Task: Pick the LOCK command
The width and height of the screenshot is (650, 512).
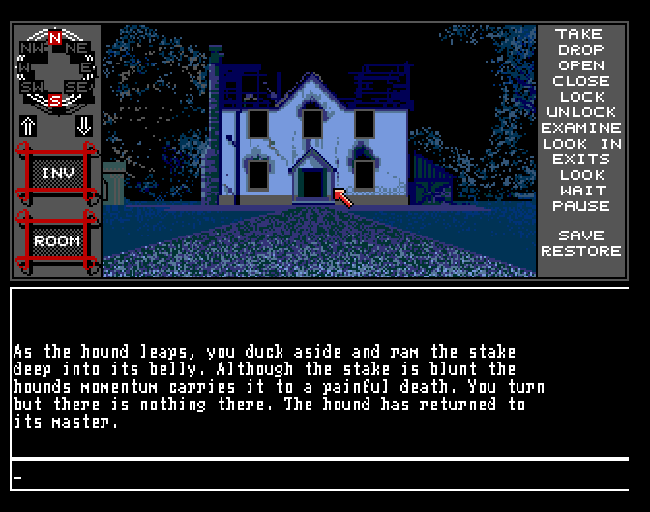Action: [x=581, y=97]
